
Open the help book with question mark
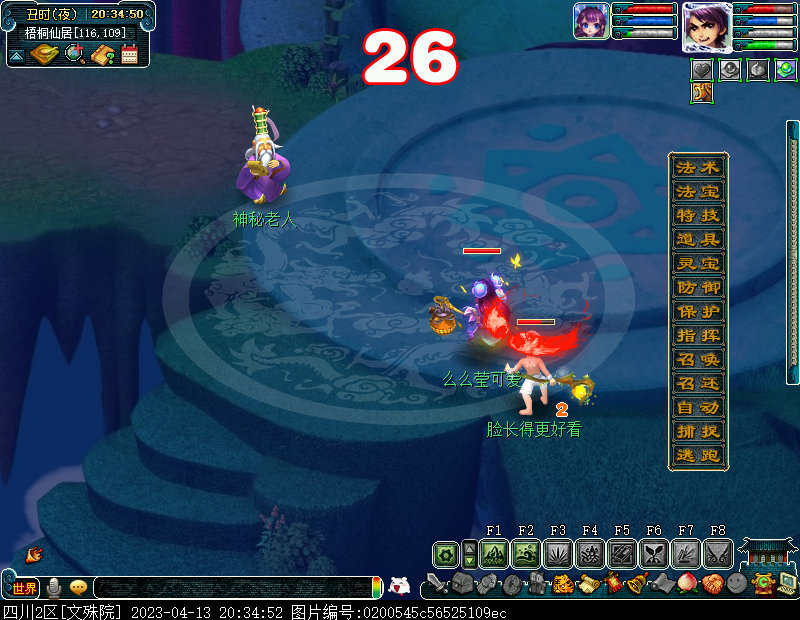pyautogui.click(x=101, y=55)
